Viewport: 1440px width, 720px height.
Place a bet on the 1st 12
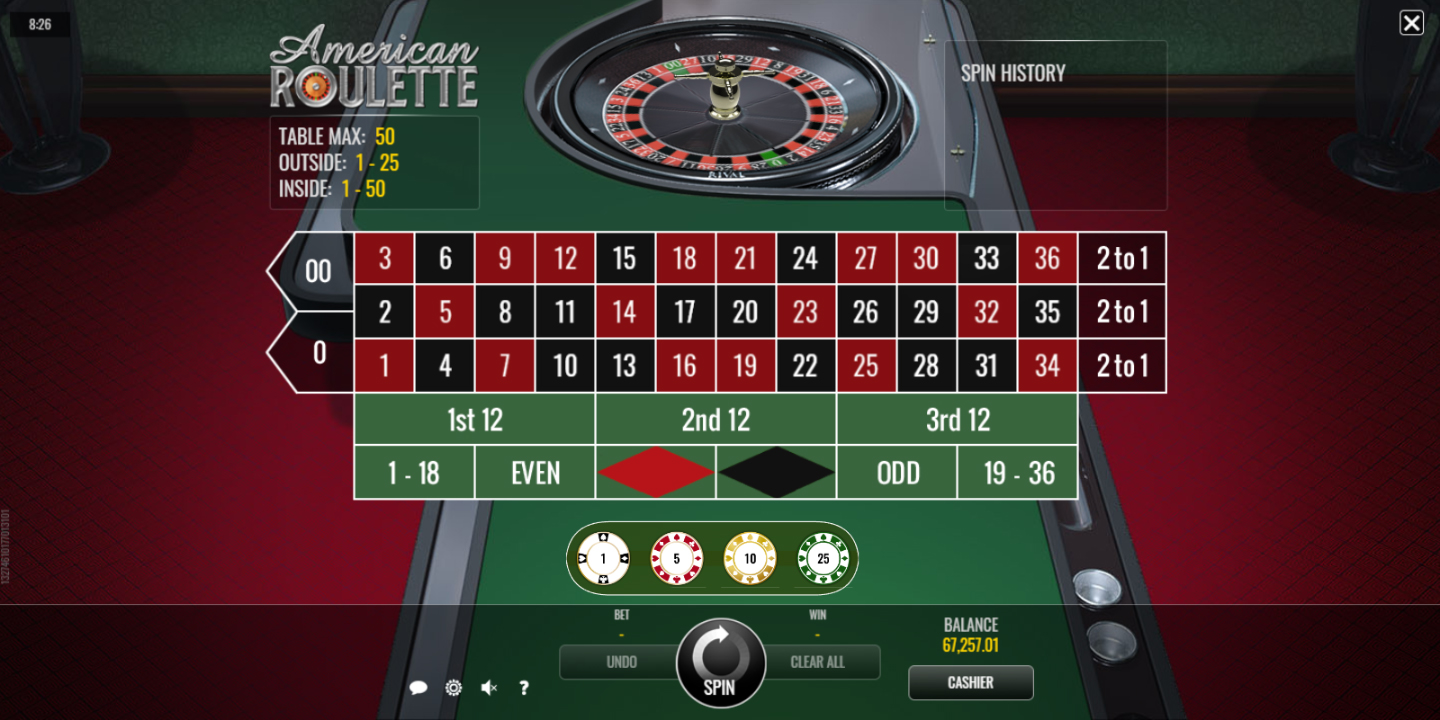pos(475,420)
